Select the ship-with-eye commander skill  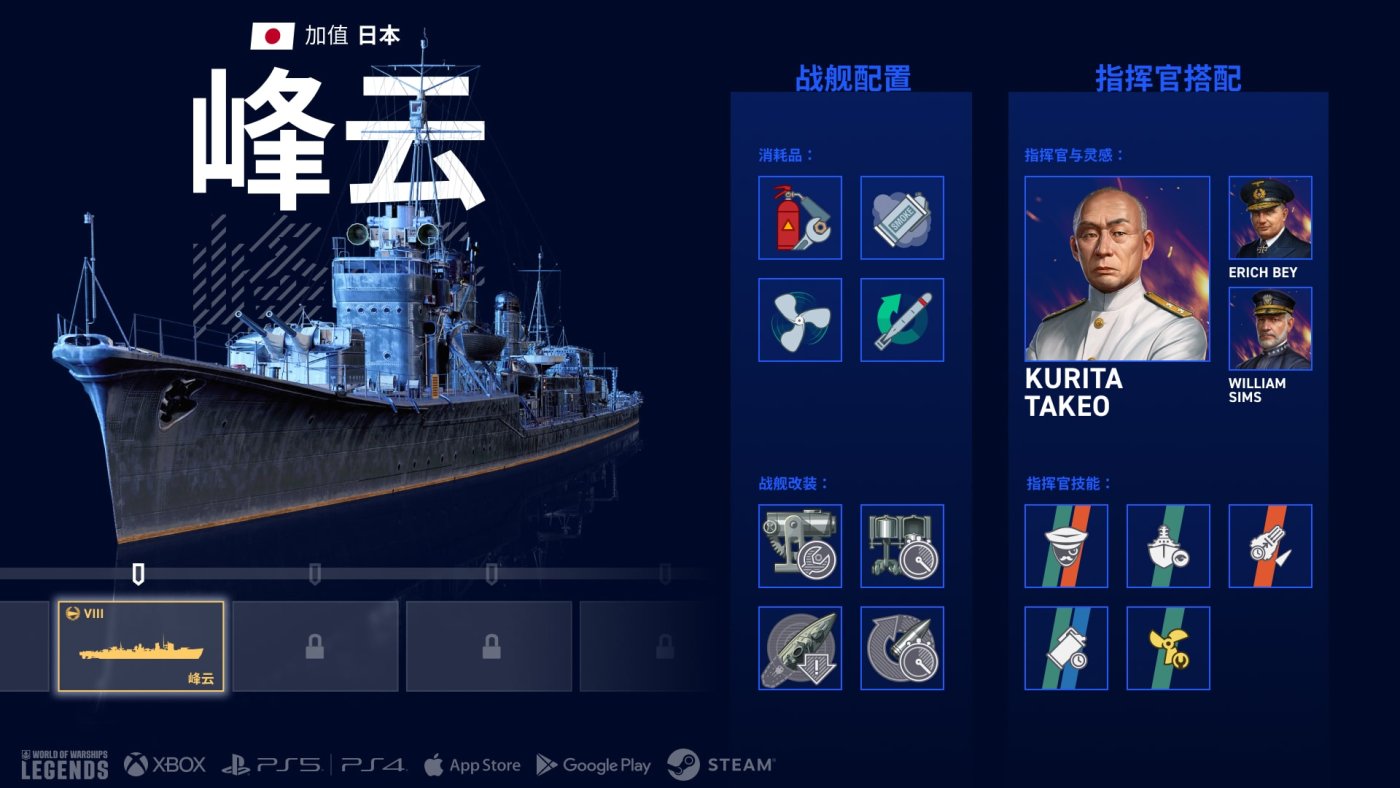click(1168, 546)
